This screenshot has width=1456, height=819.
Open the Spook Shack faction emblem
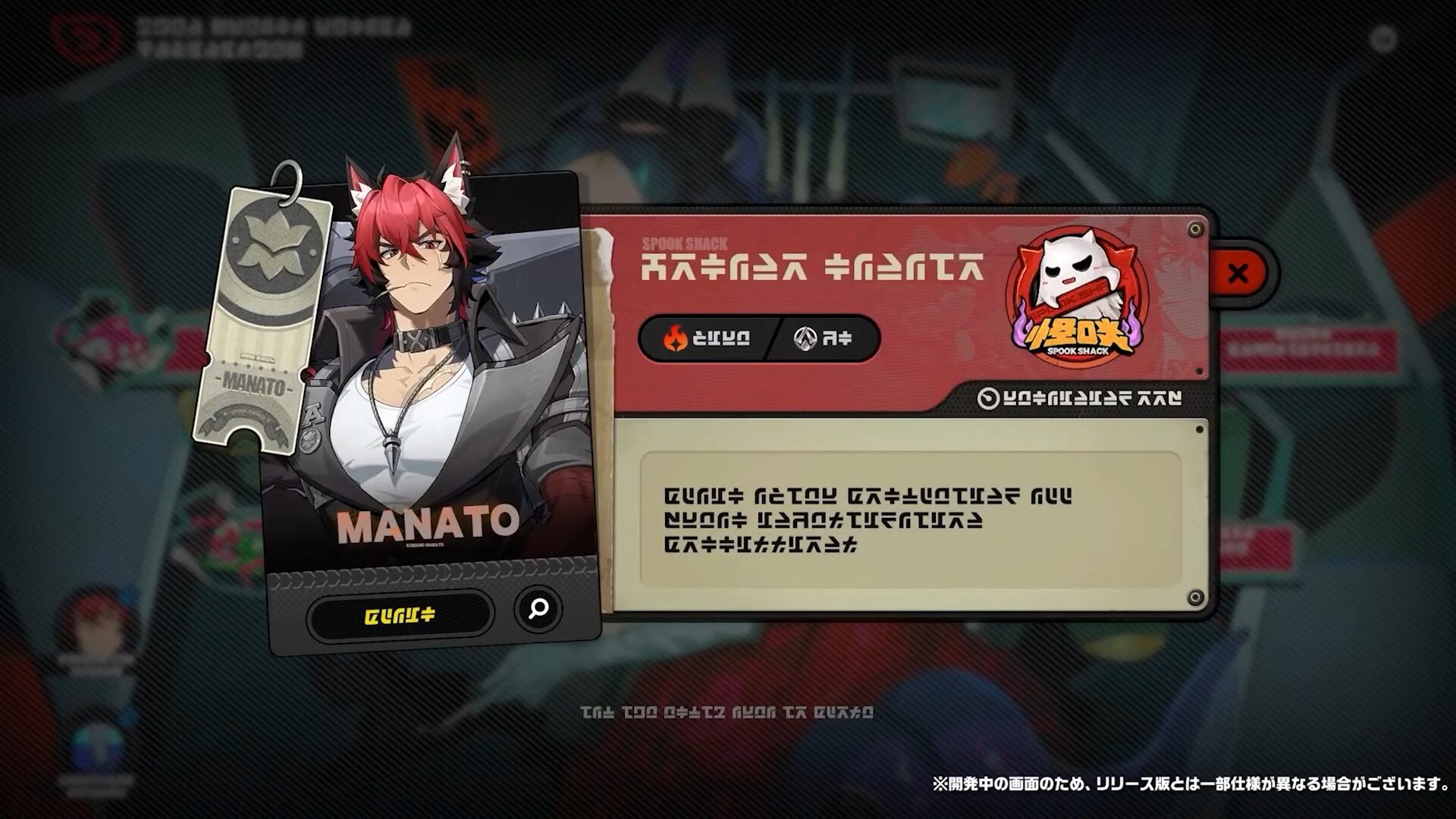click(x=1077, y=299)
